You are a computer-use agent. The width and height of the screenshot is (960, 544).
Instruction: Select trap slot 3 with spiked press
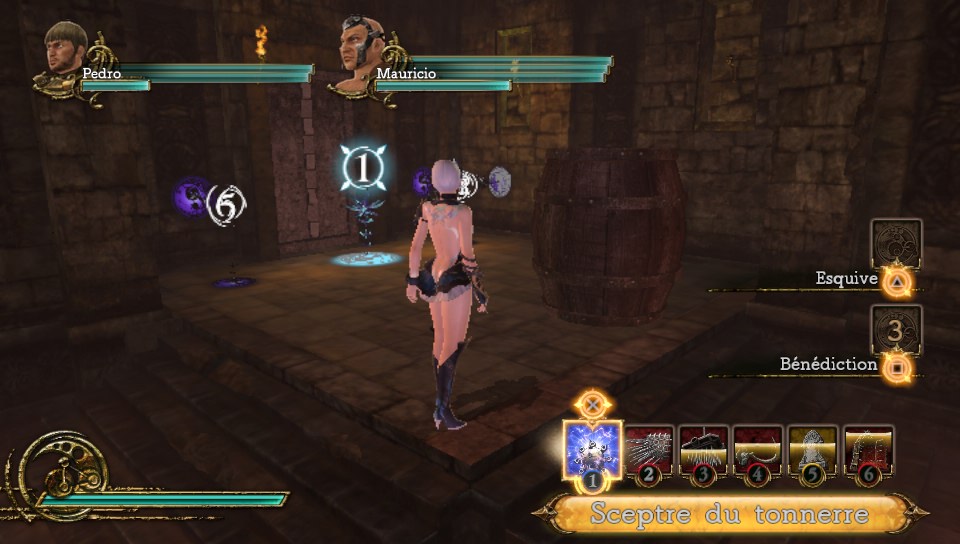point(704,450)
